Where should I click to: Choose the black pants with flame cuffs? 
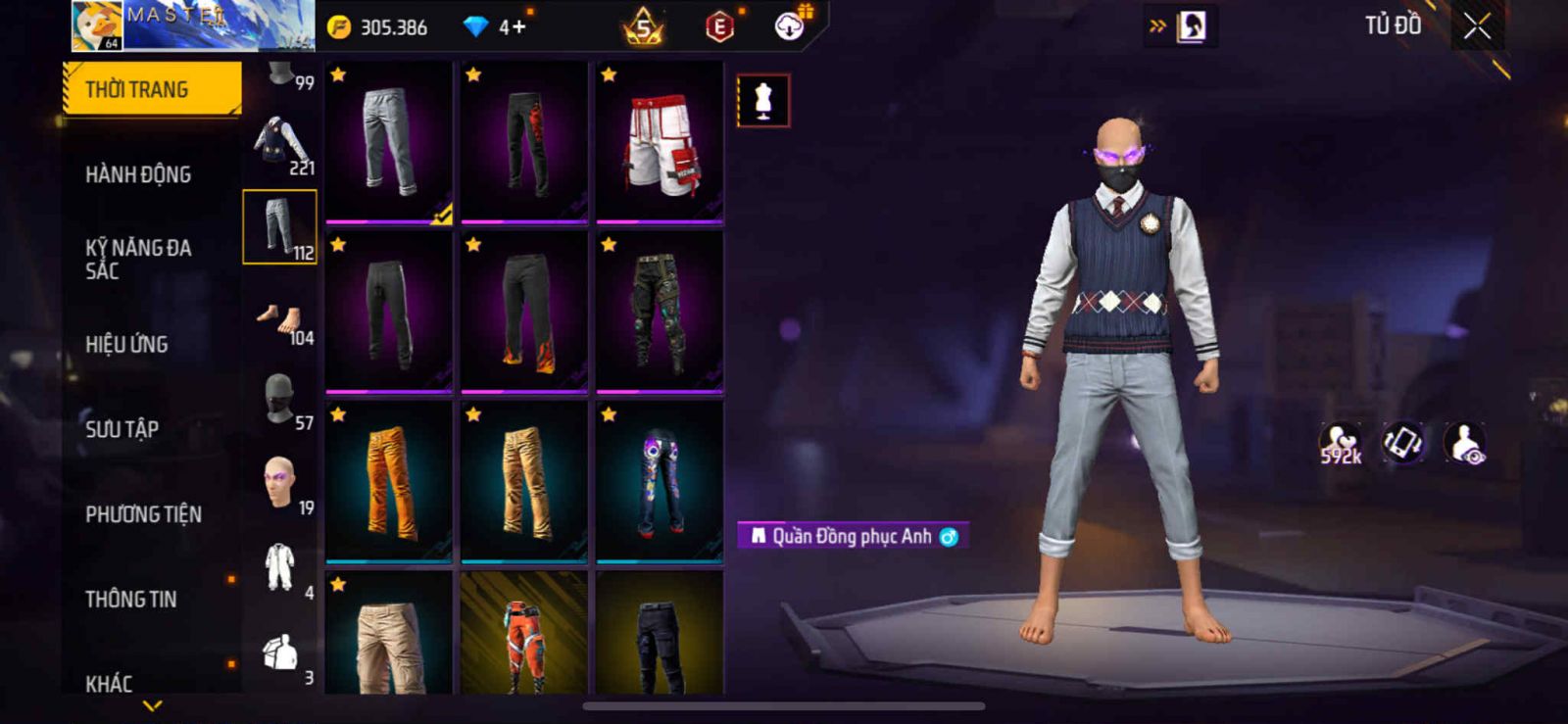[x=524, y=312]
